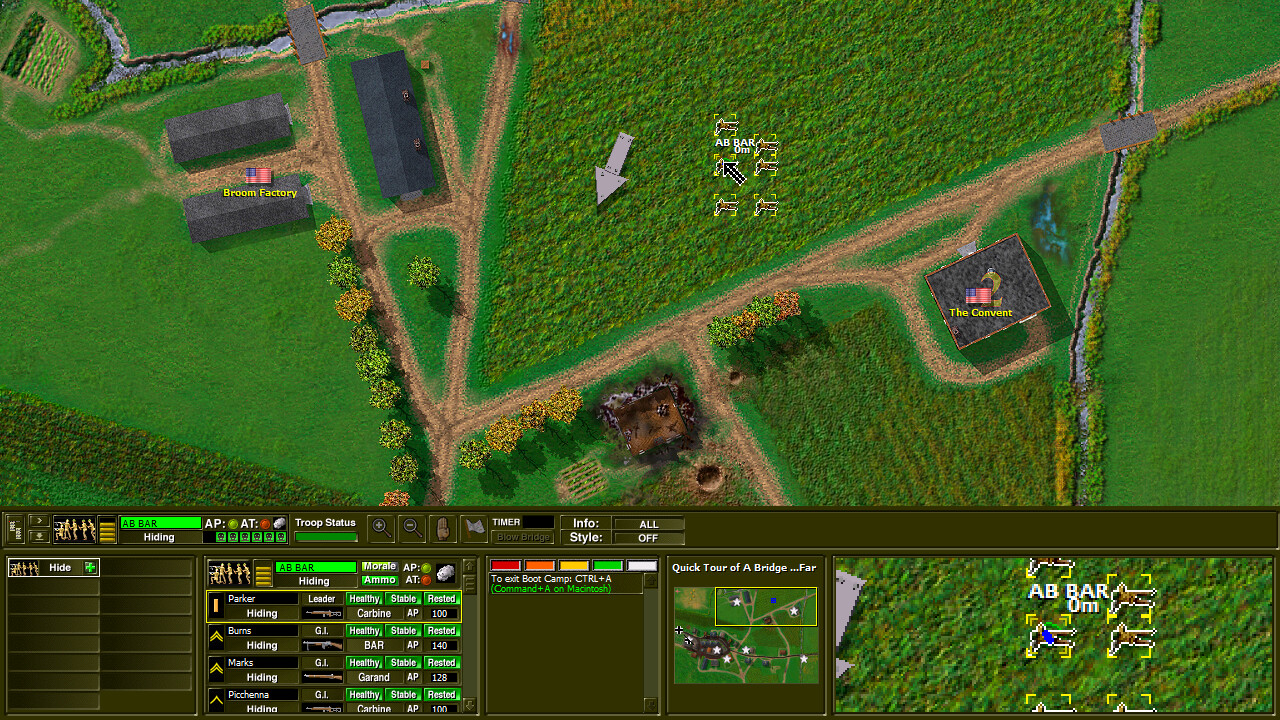Viewport: 1280px width, 720px height.
Task: Select the zoom-in magnifier tool
Action: coord(381,528)
